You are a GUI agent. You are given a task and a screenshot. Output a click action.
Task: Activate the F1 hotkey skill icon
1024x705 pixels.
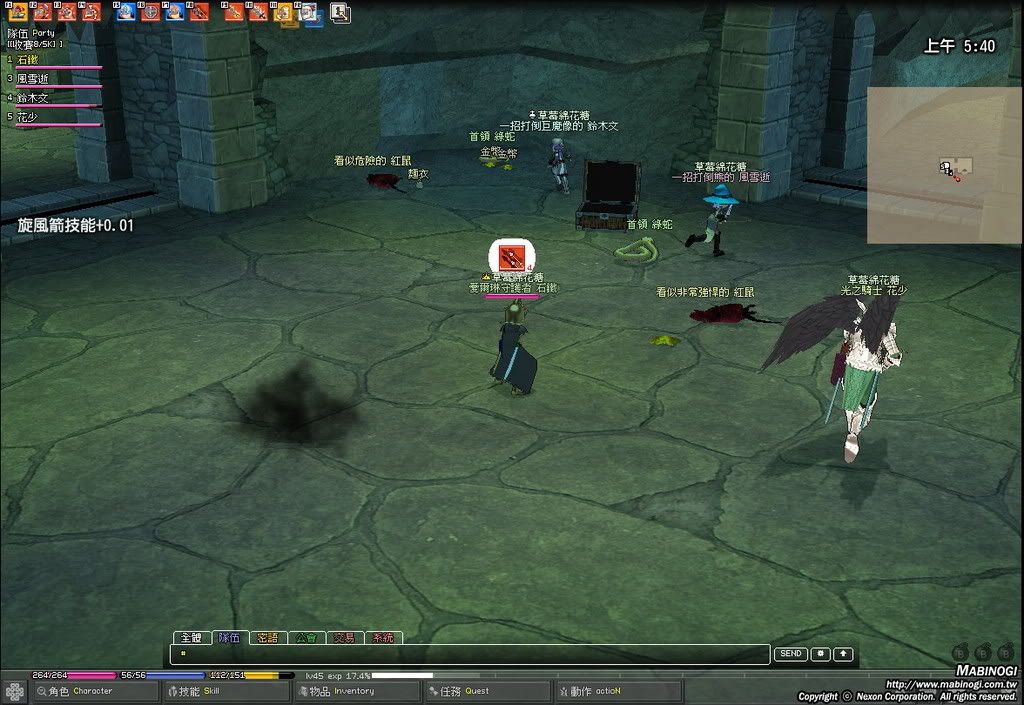tap(17, 12)
